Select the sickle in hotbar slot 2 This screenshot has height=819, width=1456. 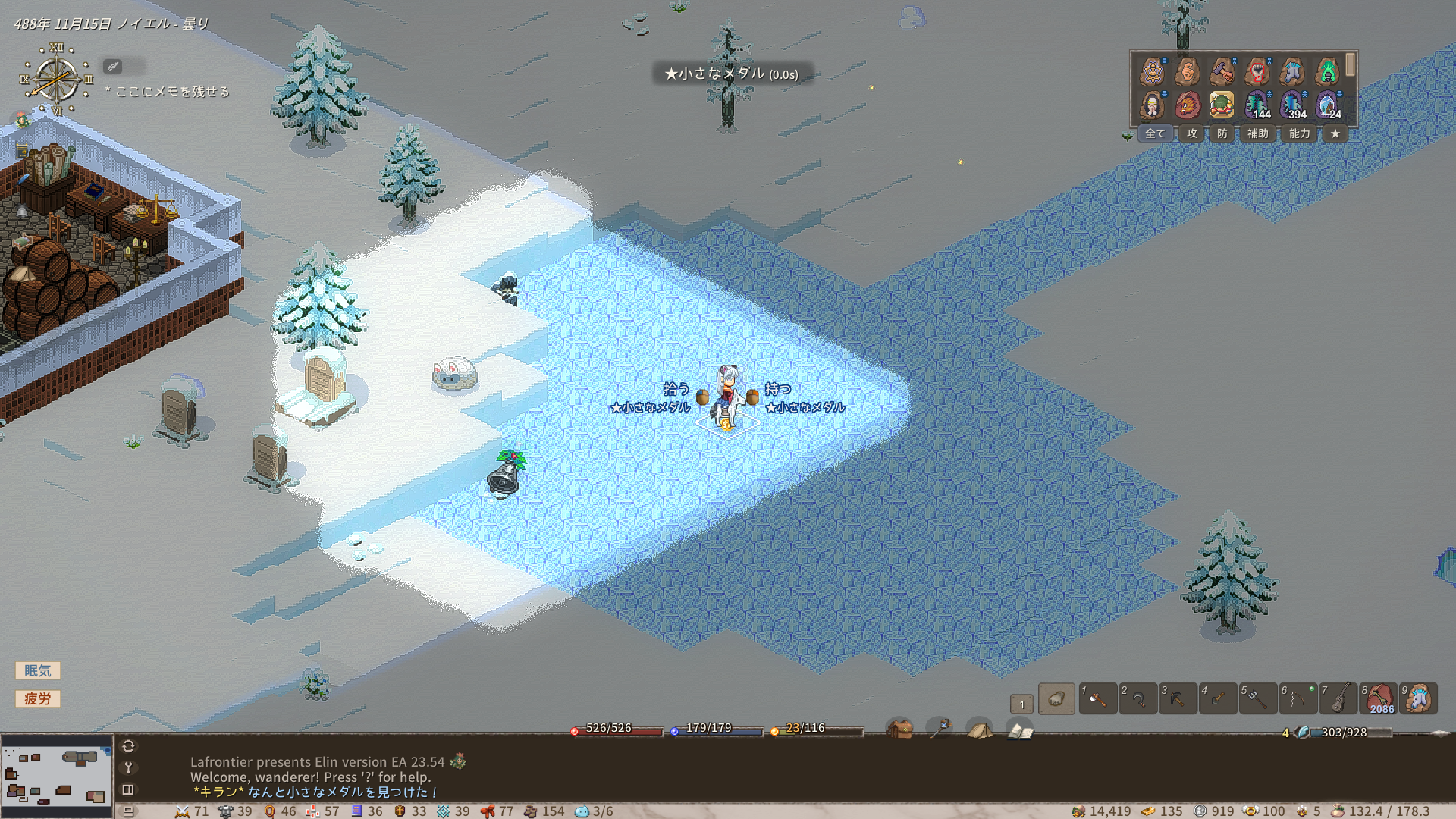pos(1137,699)
